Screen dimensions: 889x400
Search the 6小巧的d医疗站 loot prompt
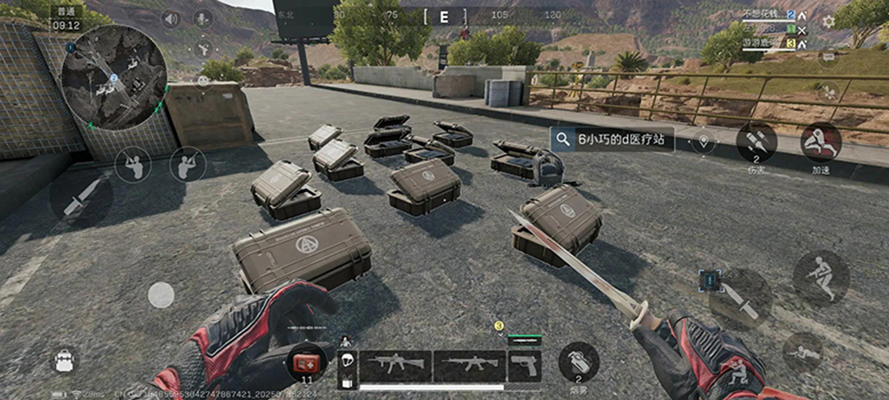(611, 140)
